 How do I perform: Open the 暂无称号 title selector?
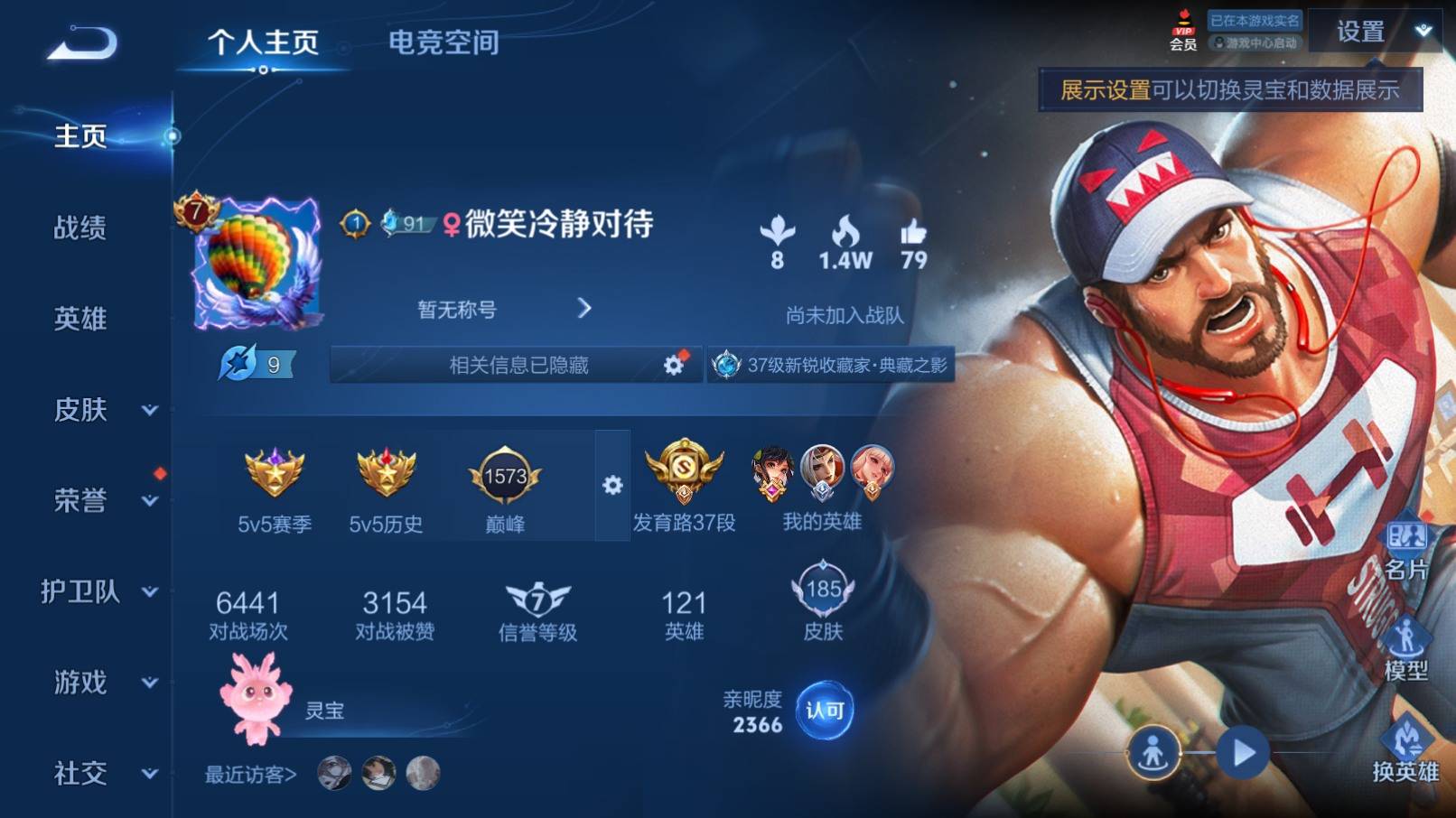tap(502, 310)
